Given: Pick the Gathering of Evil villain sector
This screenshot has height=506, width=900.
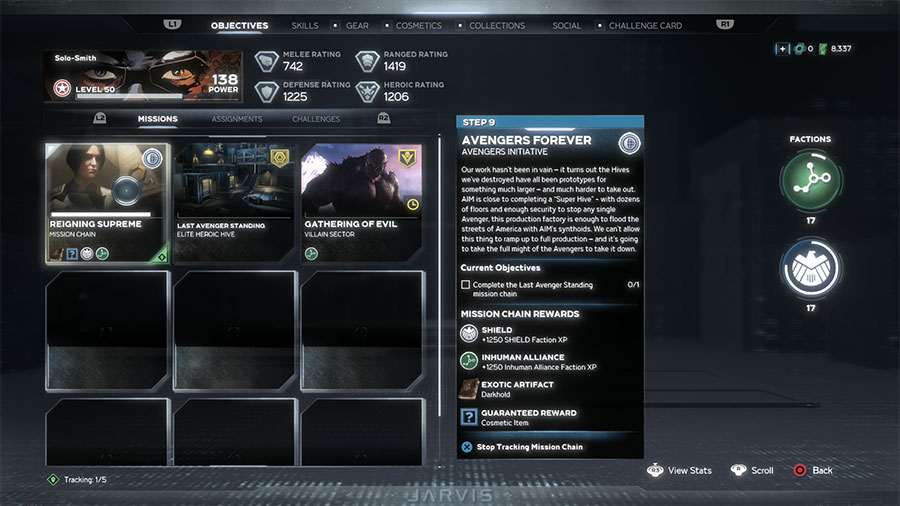Looking at the screenshot, I should [362, 203].
